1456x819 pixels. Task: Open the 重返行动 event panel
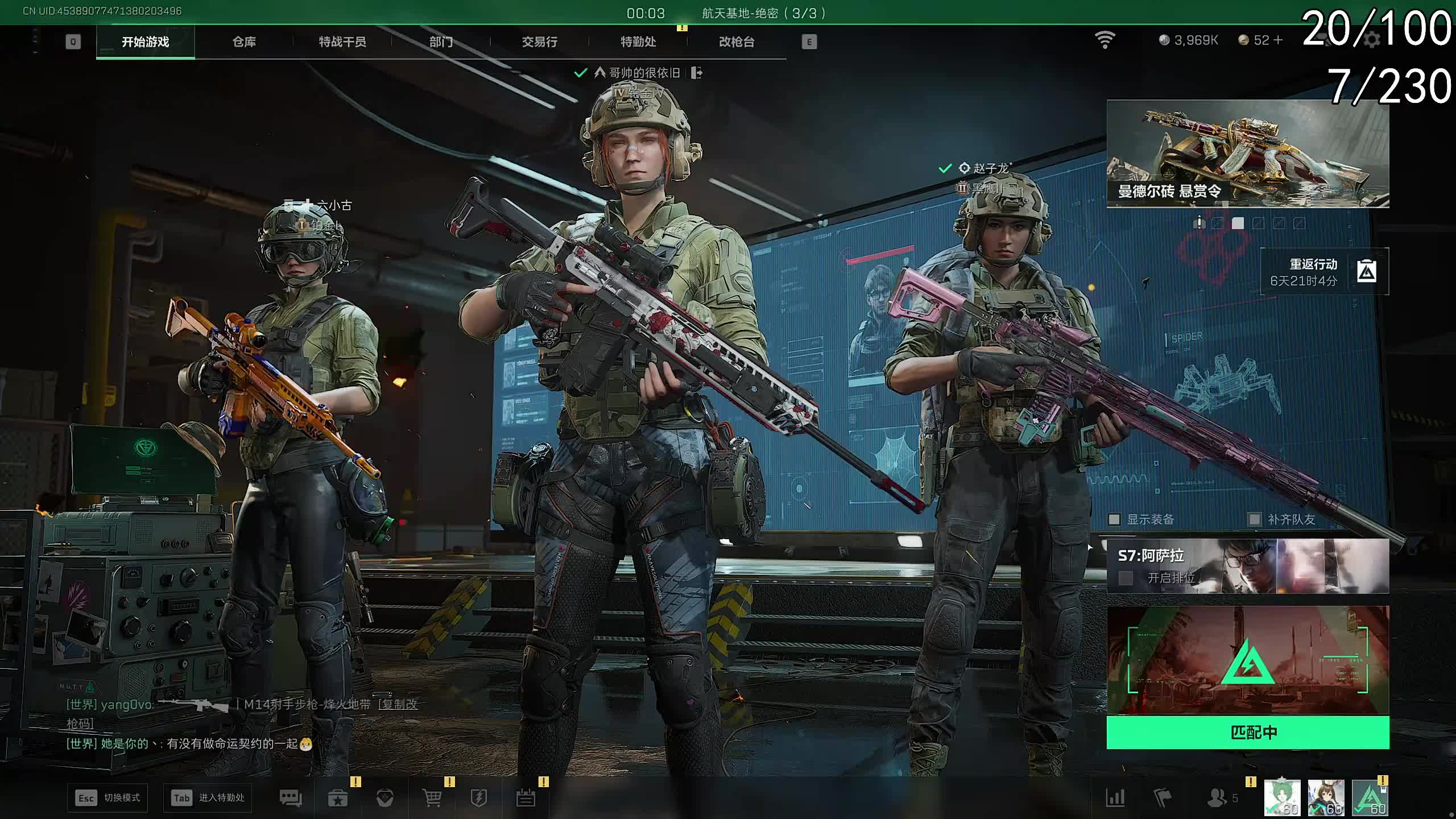[x=1324, y=272]
